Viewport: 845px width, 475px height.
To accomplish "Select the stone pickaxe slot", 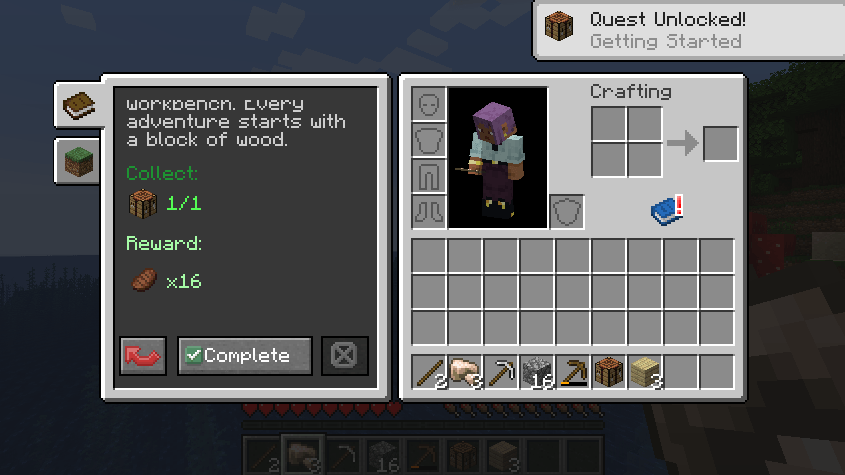I will [501, 373].
